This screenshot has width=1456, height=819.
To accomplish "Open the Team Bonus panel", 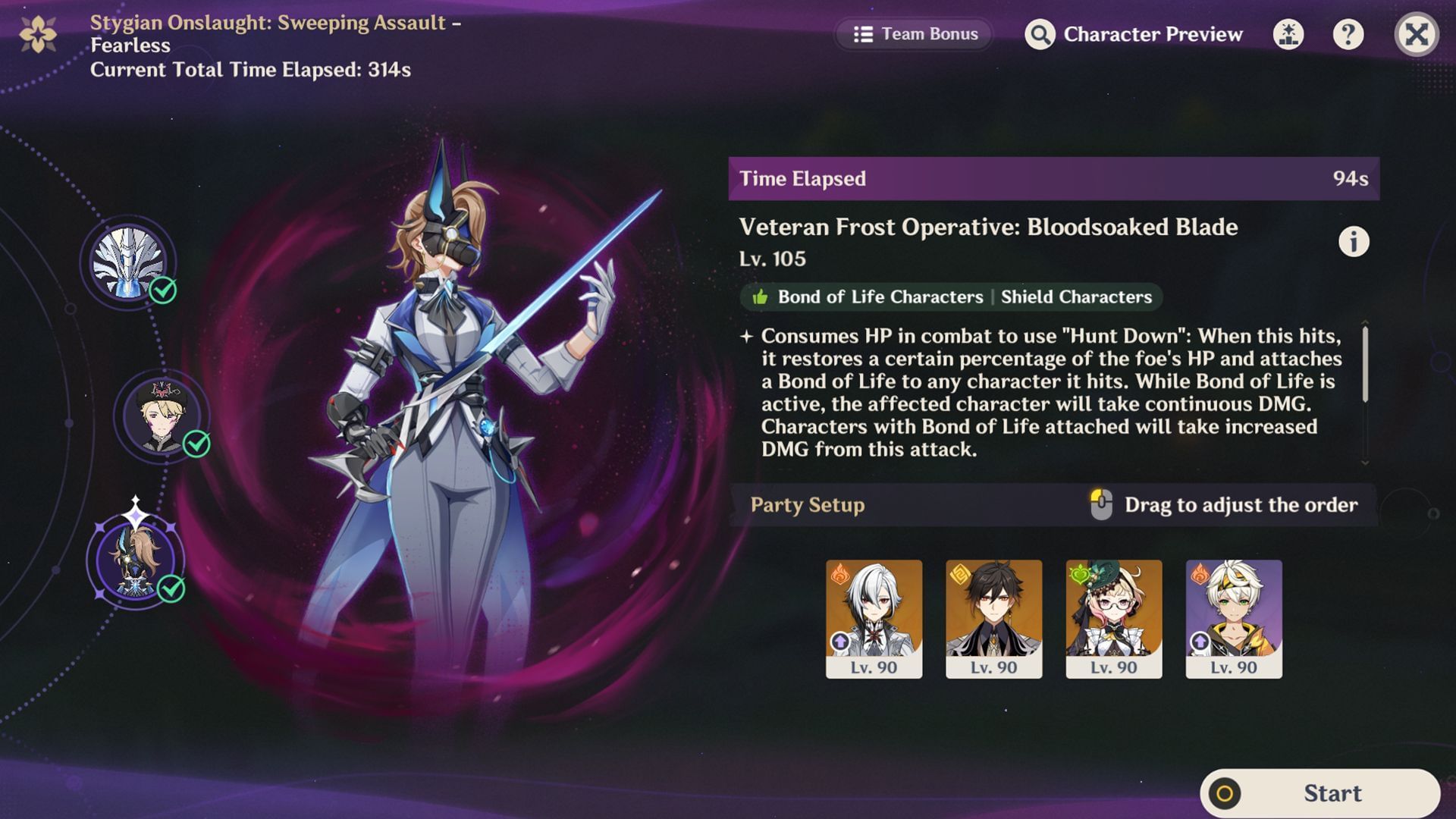I will tap(914, 34).
